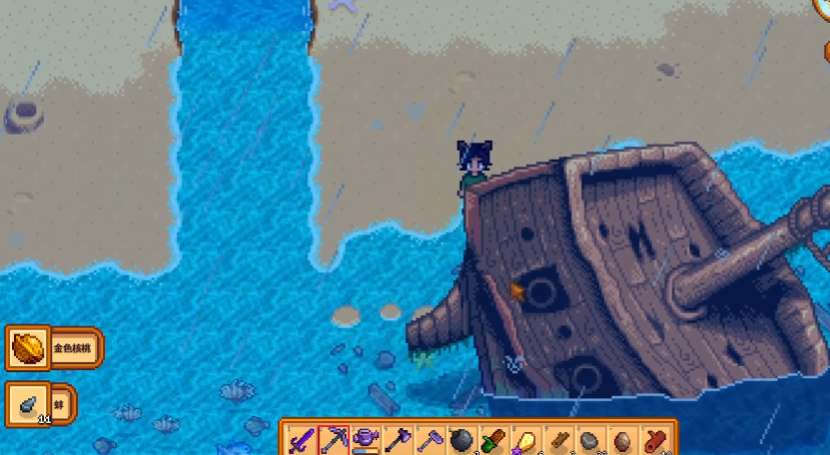The width and height of the screenshot is (830, 455).
Task: Equip the purple axe from the hotbar
Action: (x=398, y=440)
